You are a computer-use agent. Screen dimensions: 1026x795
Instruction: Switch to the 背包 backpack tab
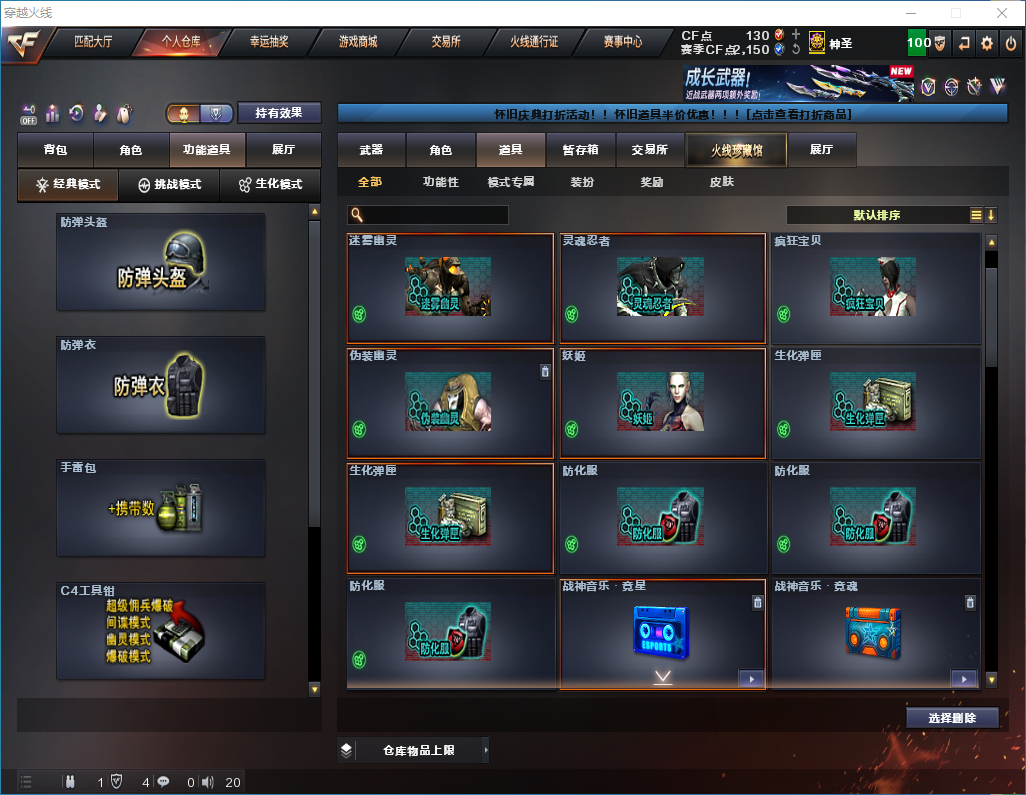55,150
